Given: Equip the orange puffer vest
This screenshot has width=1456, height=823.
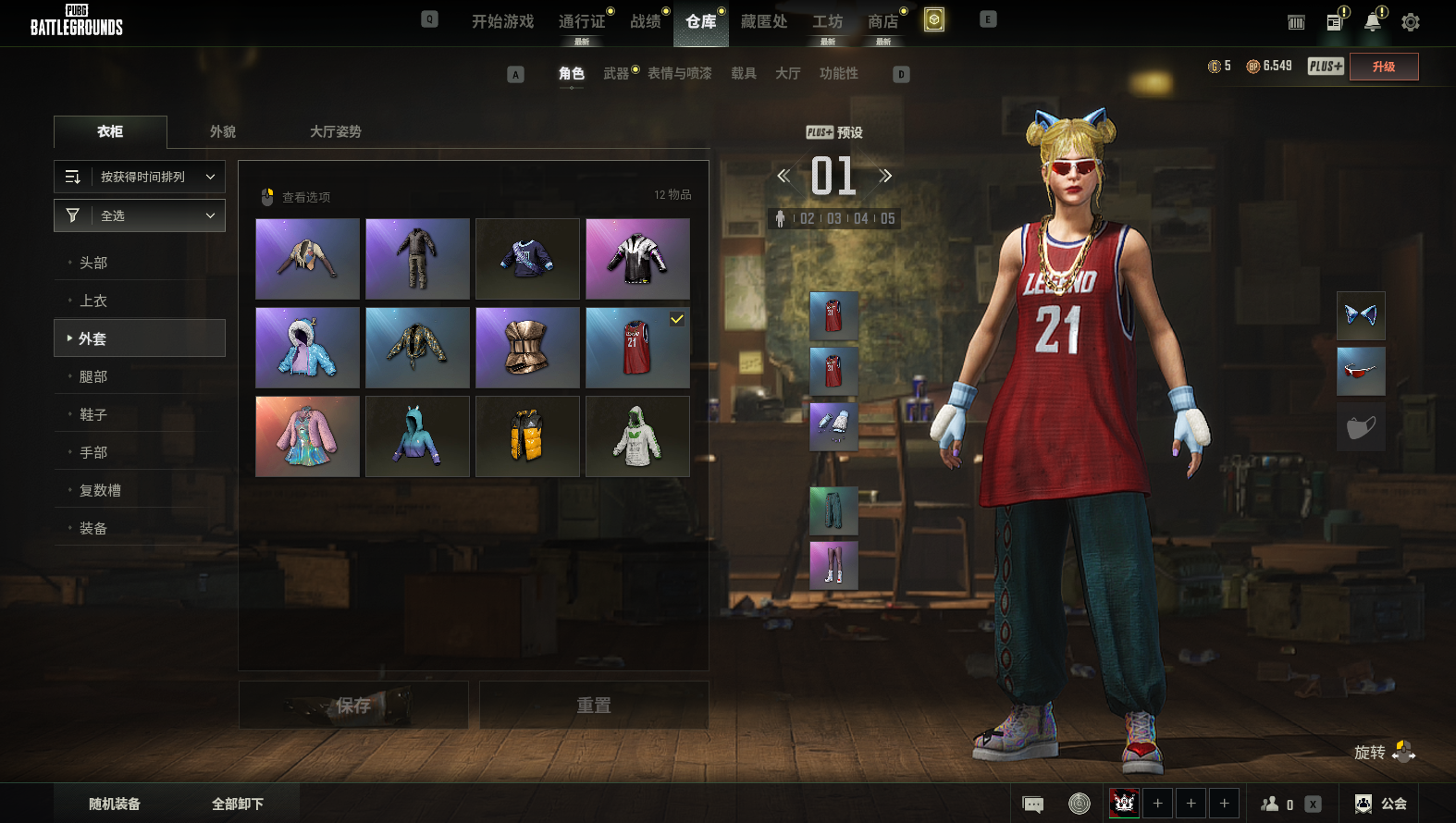Looking at the screenshot, I should 527,436.
